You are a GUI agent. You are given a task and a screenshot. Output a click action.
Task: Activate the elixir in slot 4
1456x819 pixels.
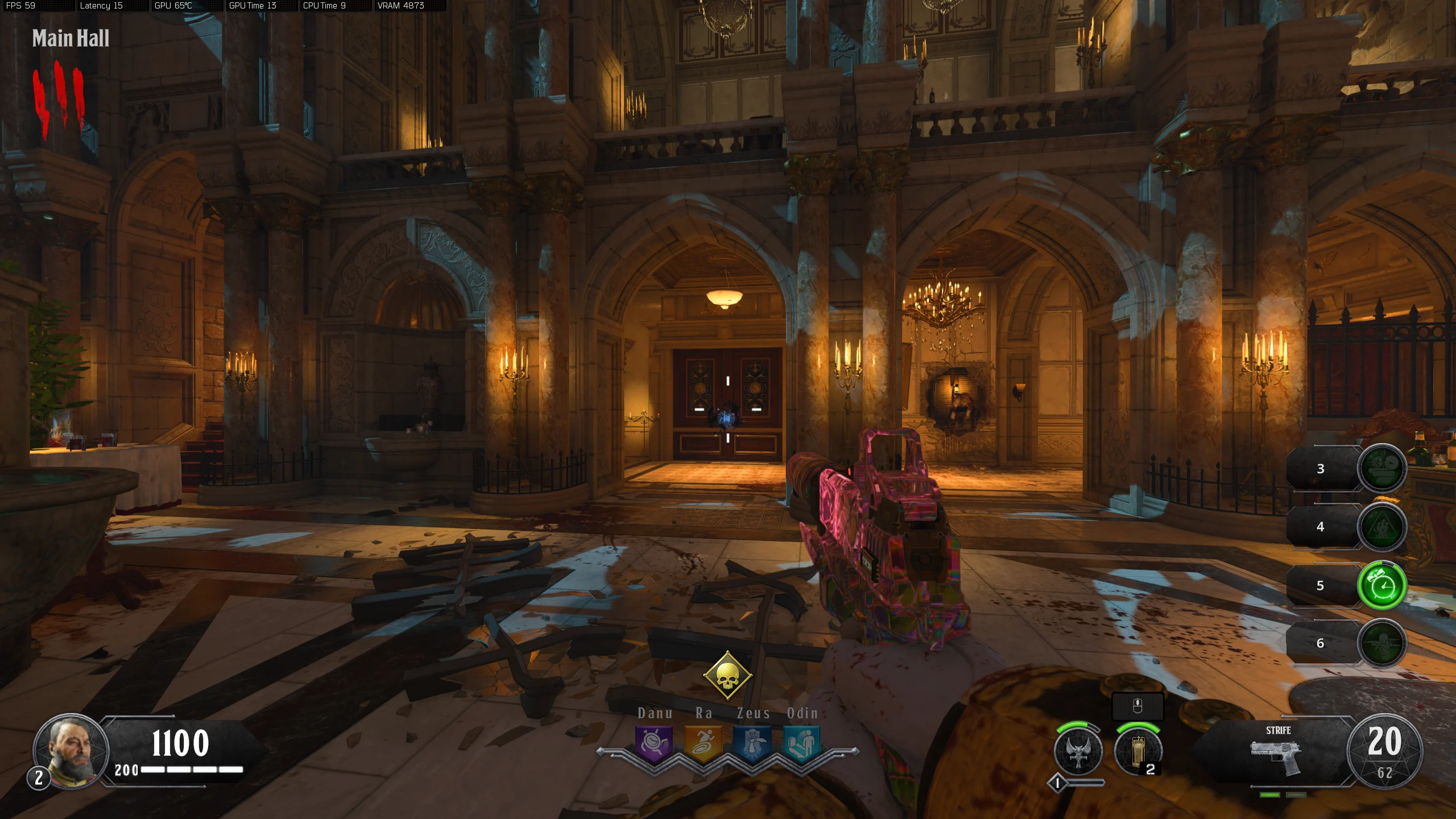click(1382, 527)
